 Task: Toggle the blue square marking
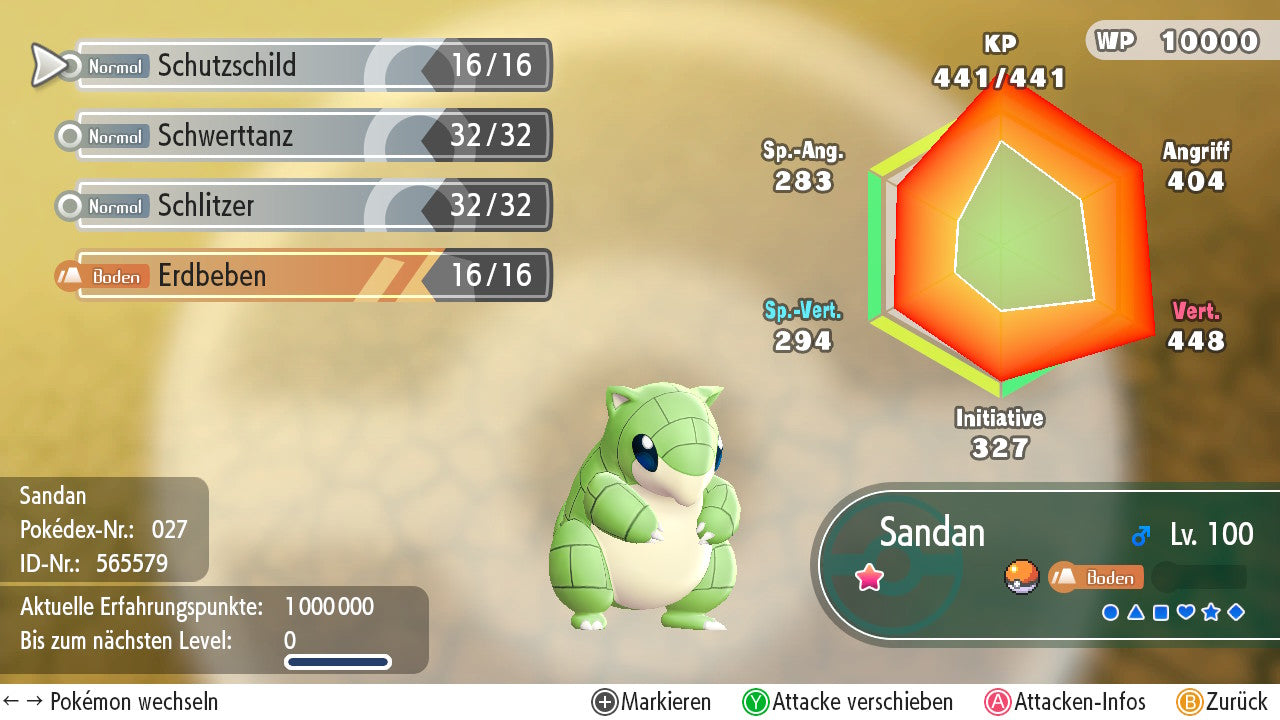point(1160,612)
